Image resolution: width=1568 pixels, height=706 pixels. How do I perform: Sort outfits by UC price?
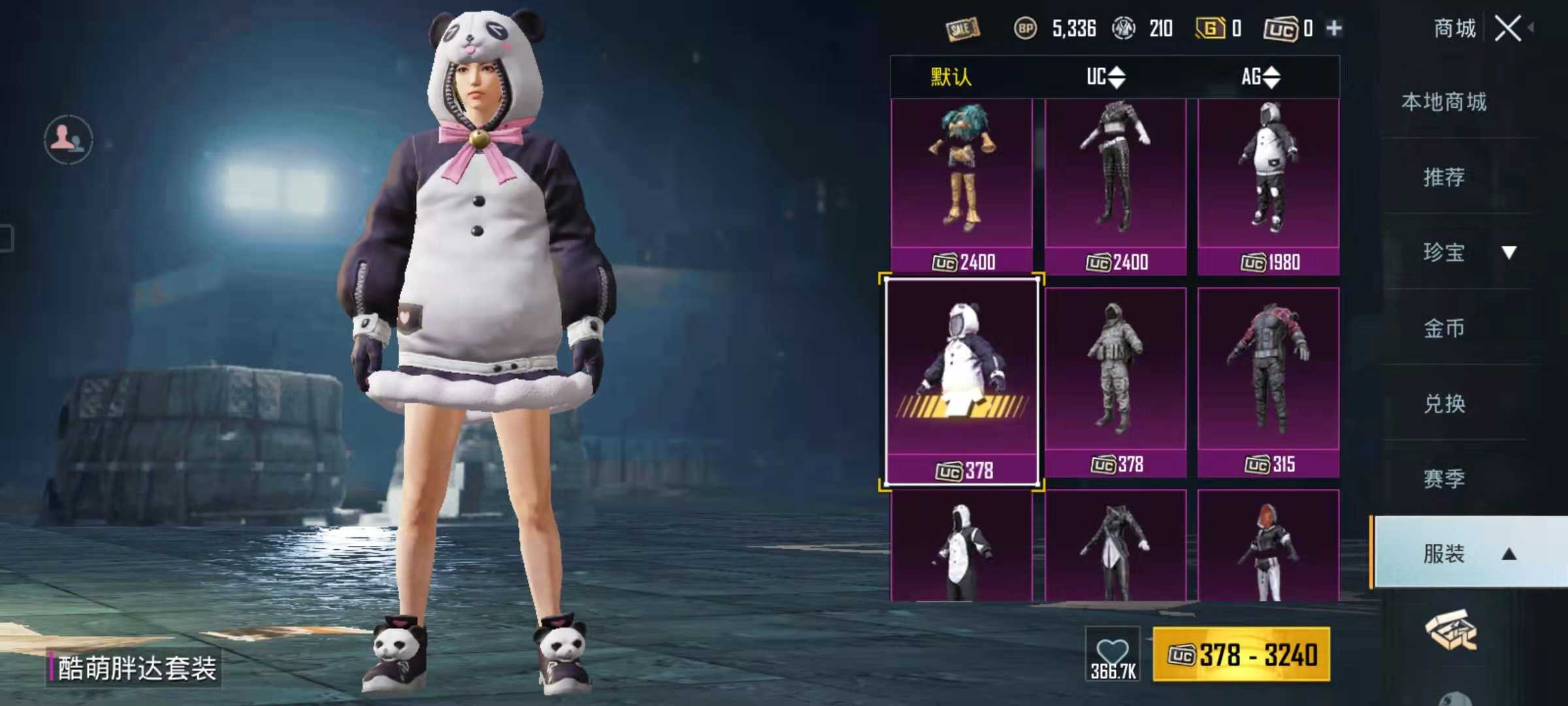[x=1105, y=77]
